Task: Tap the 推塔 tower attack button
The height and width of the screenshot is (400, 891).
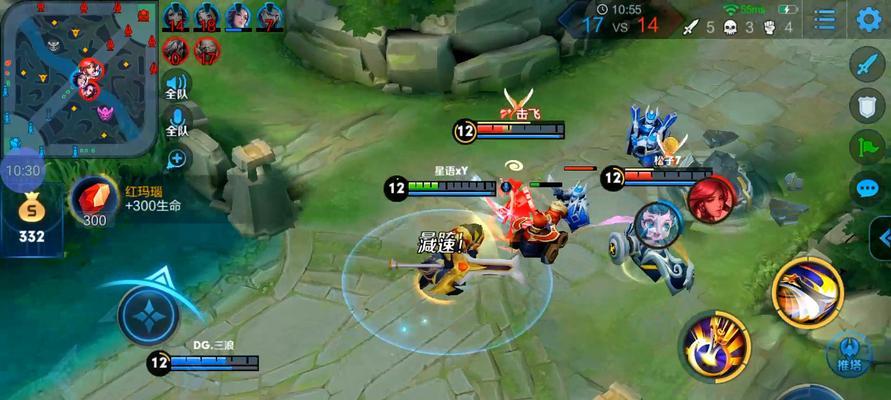Action: 849,357
